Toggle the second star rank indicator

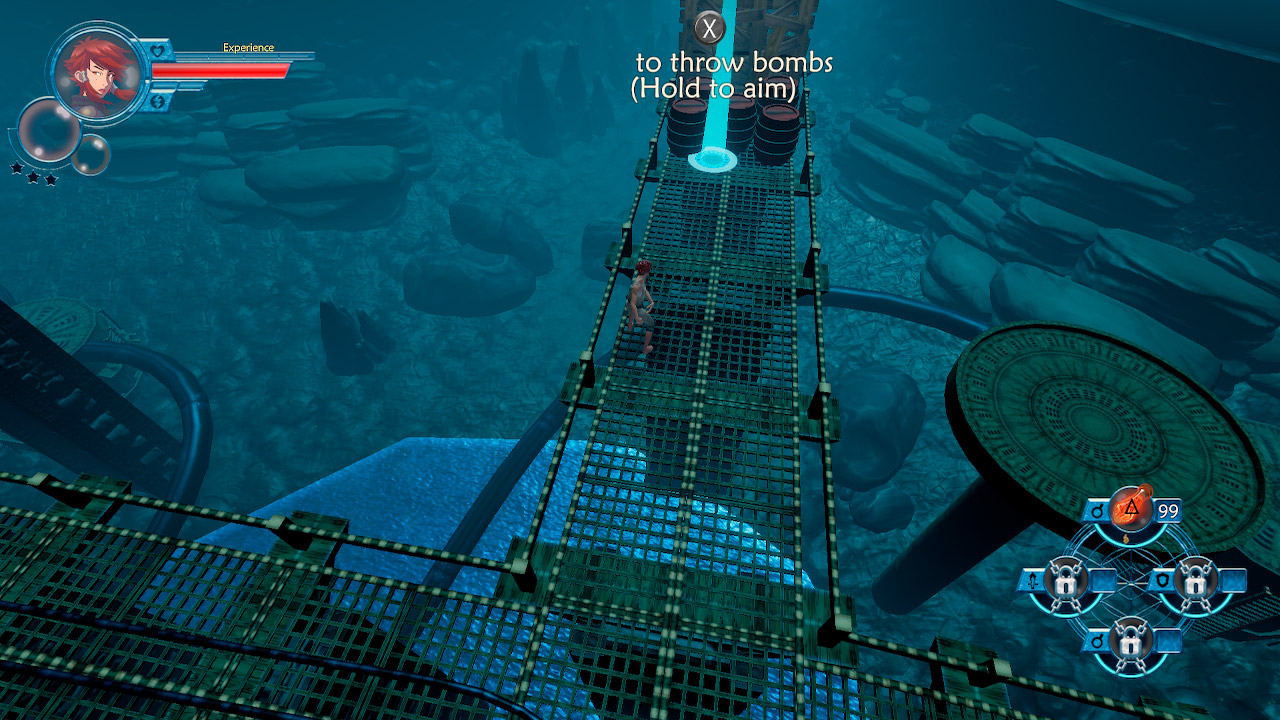click(32, 176)
